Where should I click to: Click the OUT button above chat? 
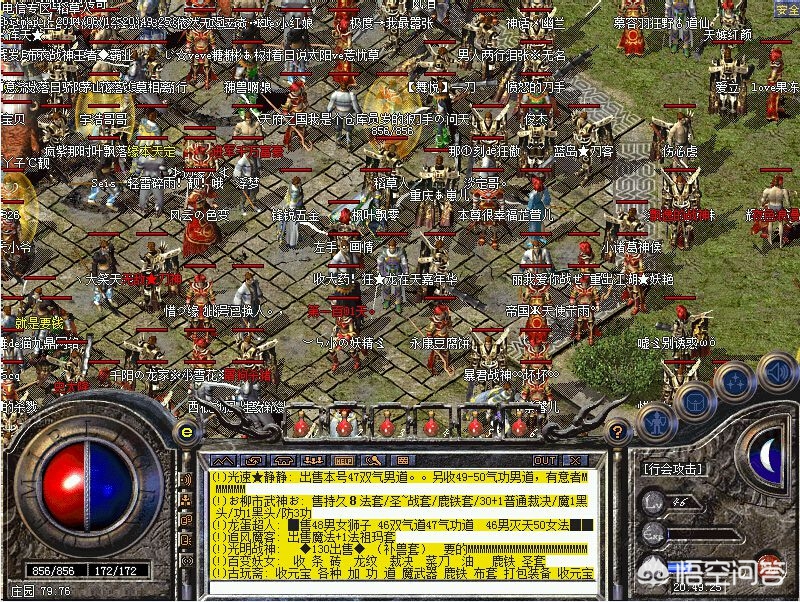545,460
